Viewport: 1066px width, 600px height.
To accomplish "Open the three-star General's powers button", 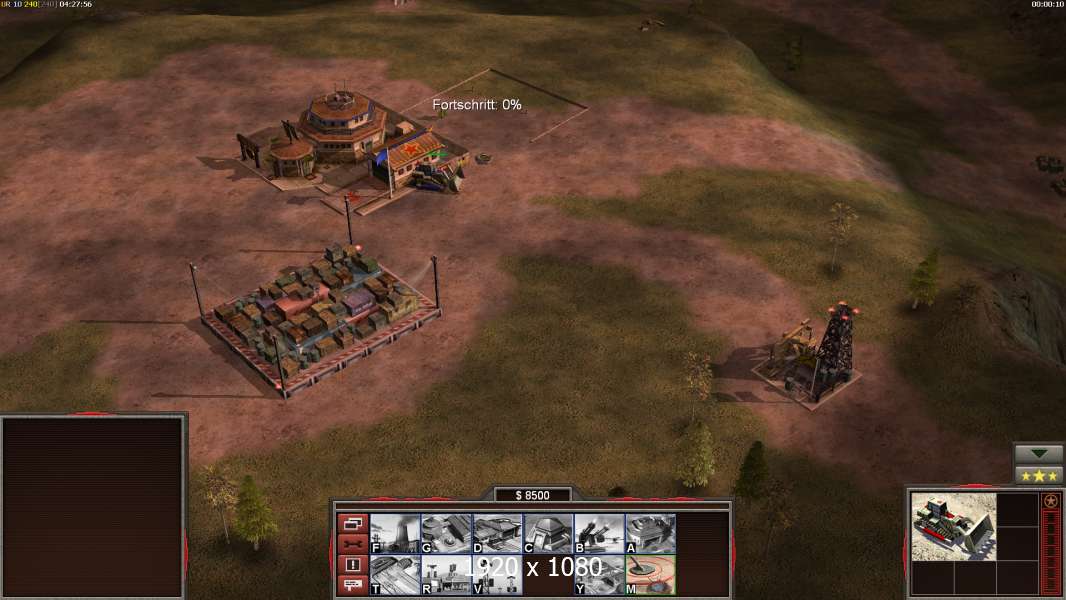I will (x=1039, y=475).
